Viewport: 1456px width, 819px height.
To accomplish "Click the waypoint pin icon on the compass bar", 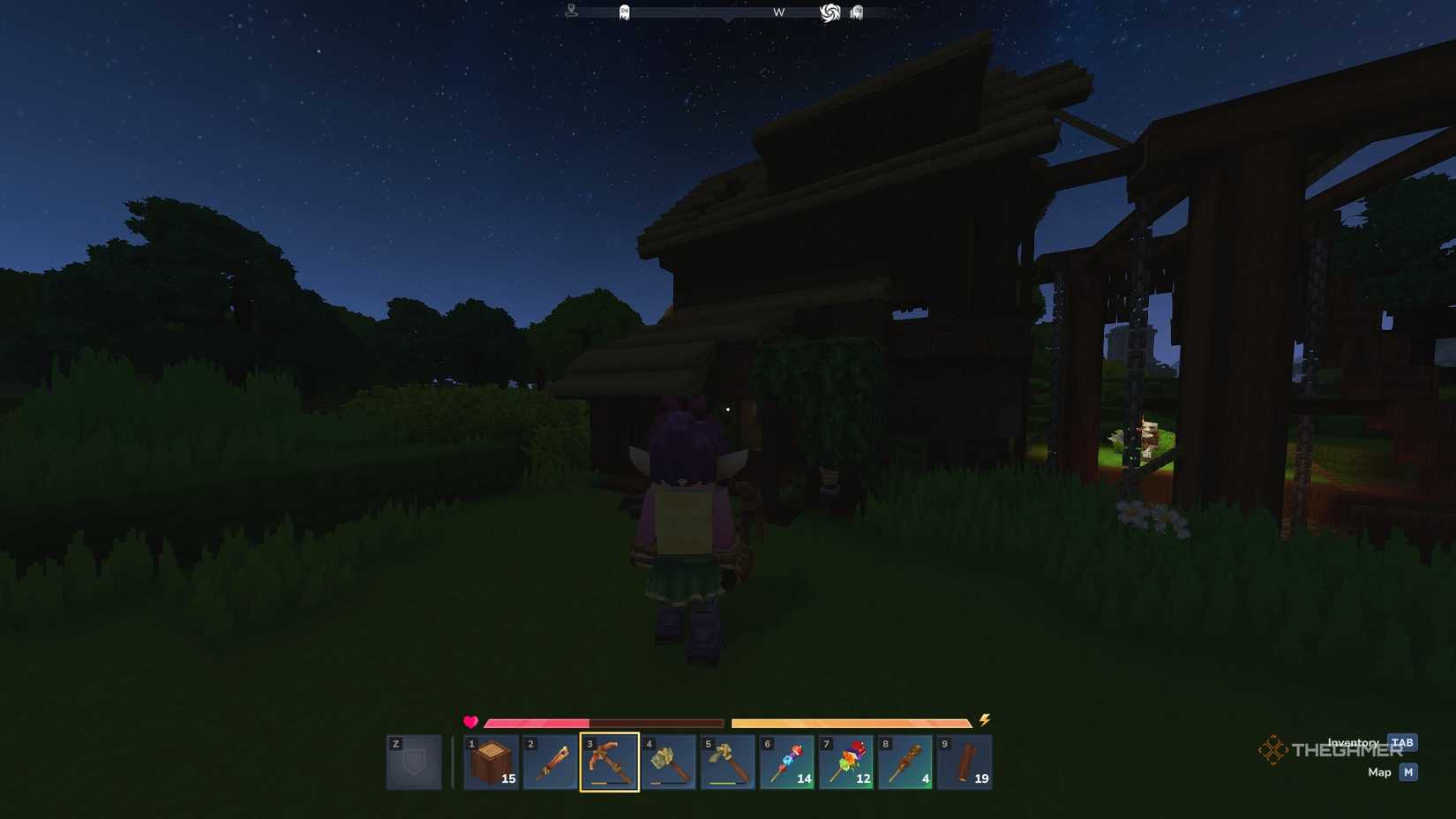I will (x=570, y=11).
